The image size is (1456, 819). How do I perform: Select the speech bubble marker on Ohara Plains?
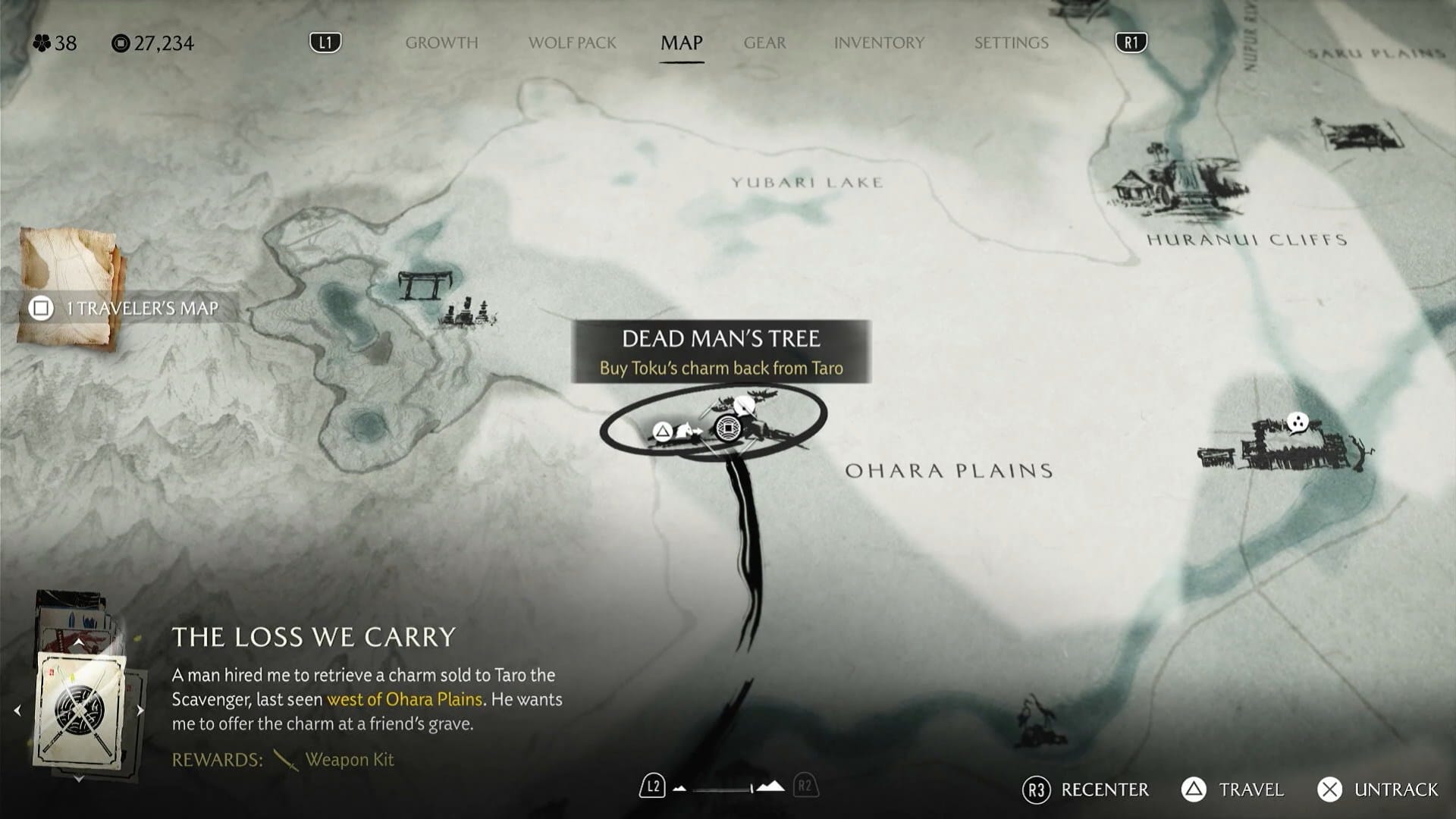[1298, 422]
